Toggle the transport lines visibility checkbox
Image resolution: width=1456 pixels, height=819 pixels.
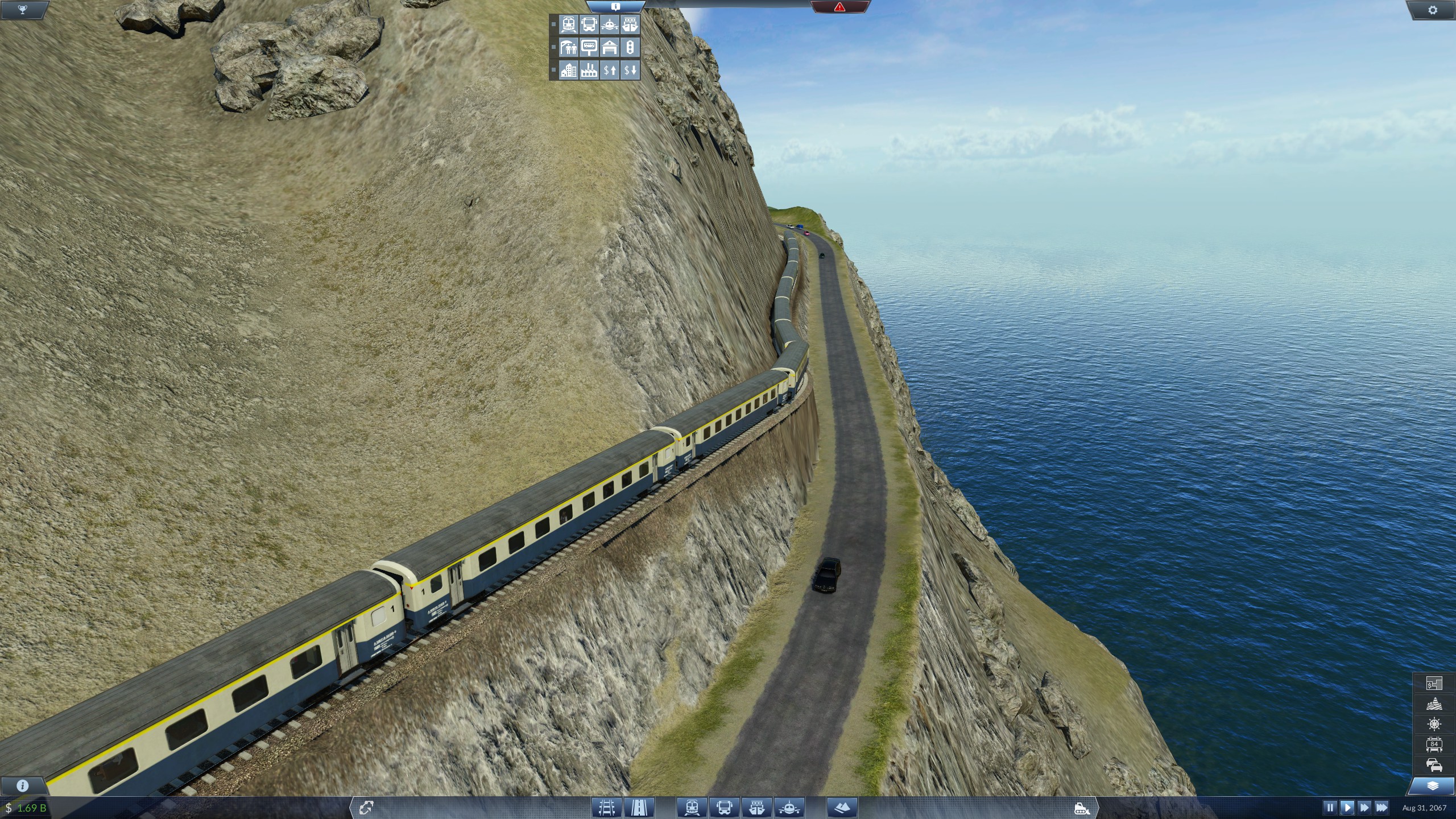(553, 25)
